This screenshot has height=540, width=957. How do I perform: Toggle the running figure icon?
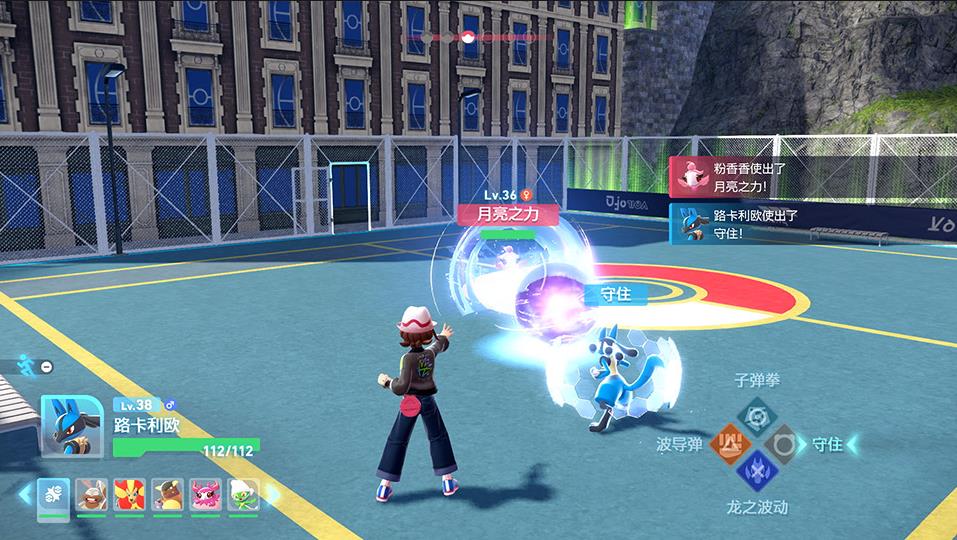pyautogui.click(x=27, y=366)
